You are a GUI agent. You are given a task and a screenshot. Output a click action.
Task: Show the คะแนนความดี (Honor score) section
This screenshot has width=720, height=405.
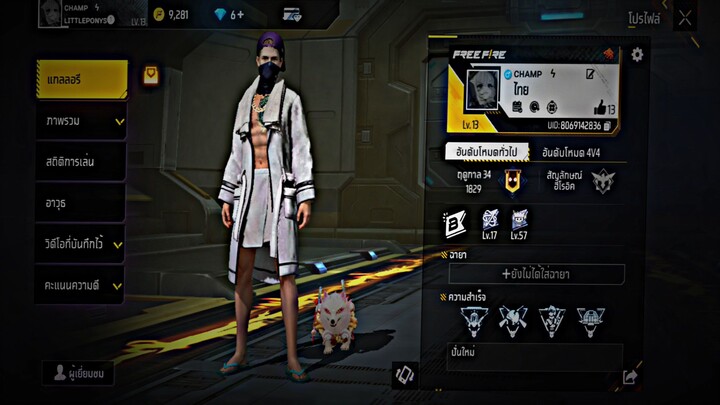tap(80, 286)
